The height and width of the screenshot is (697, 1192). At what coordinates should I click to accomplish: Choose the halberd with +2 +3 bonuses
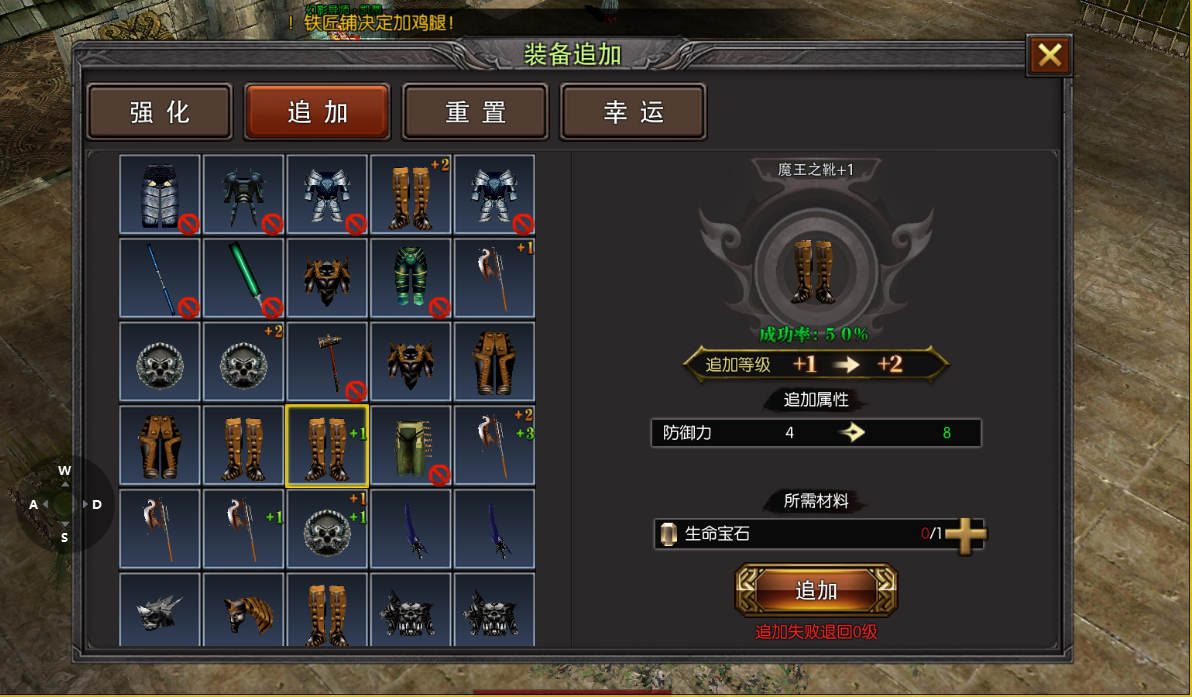pos(495,445)
